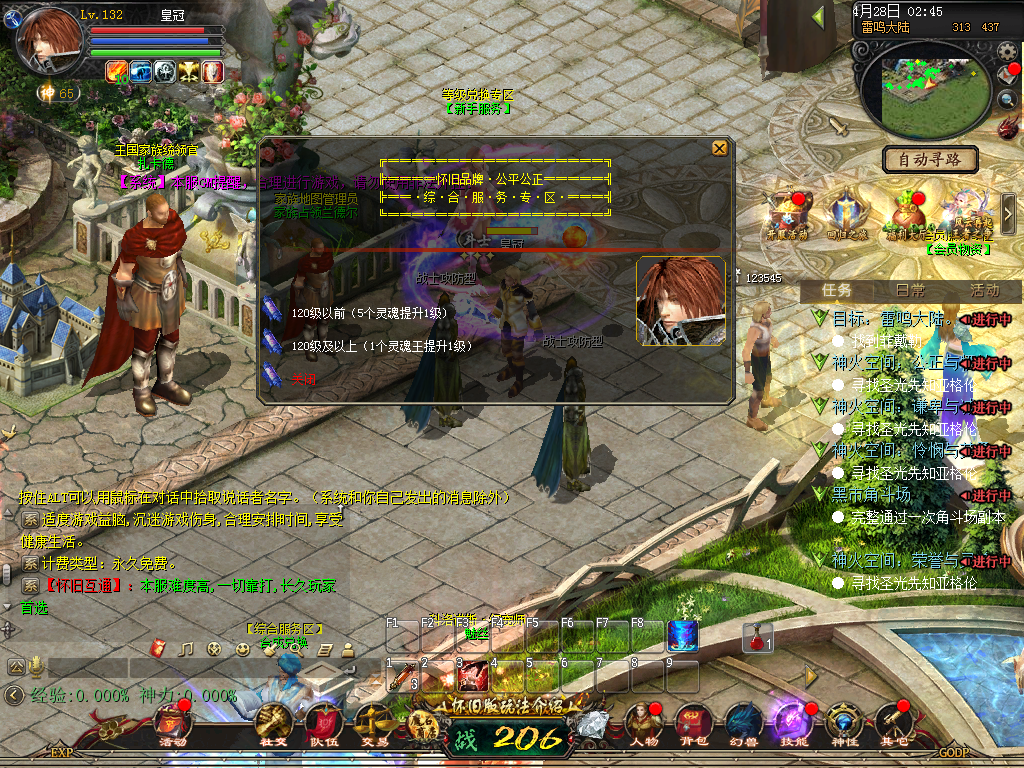This screenshot has height=768, width=1024.
Task: Open the 队伍 team menu
Action: (x=324, y=724)
